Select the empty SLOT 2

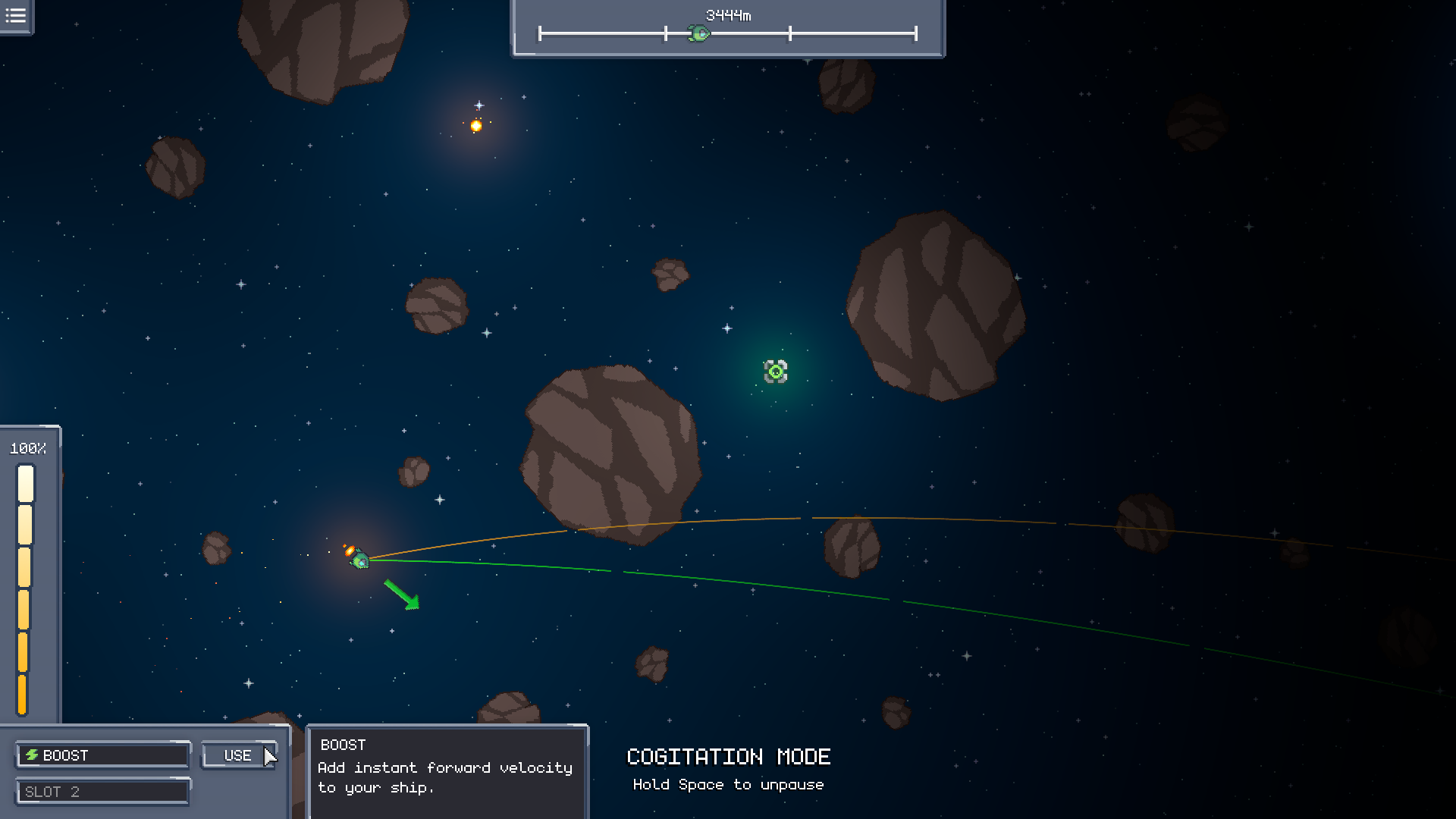point(103,792)
